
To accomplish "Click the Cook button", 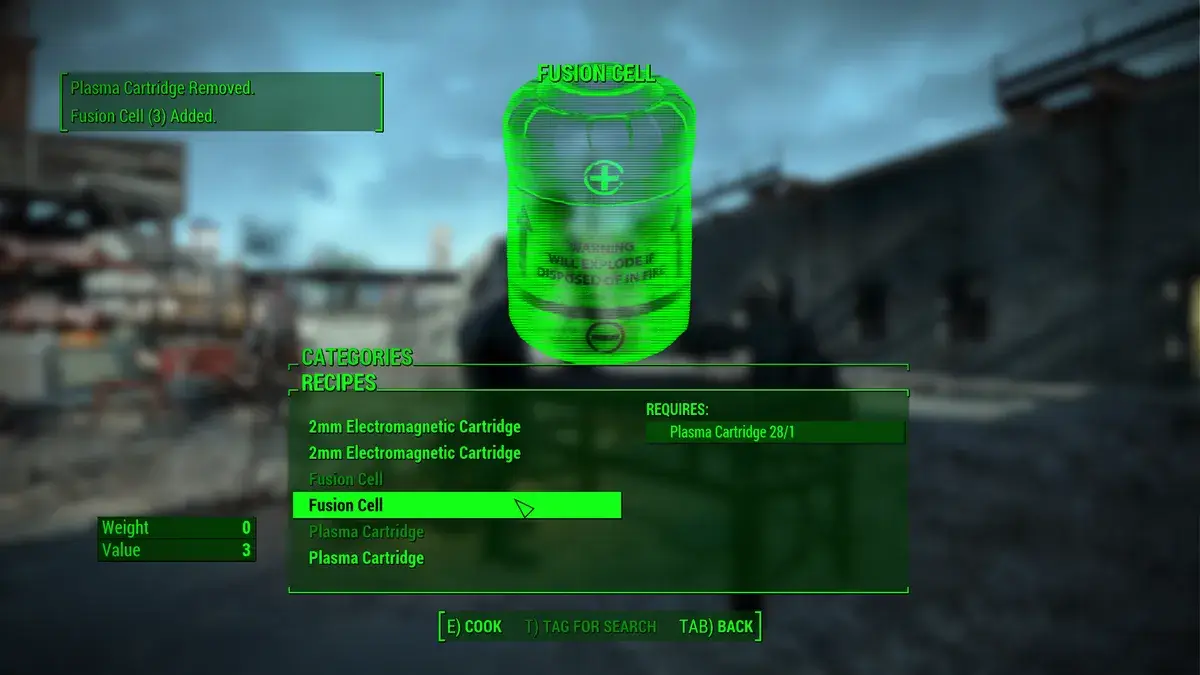I will (x=474, y=627).
